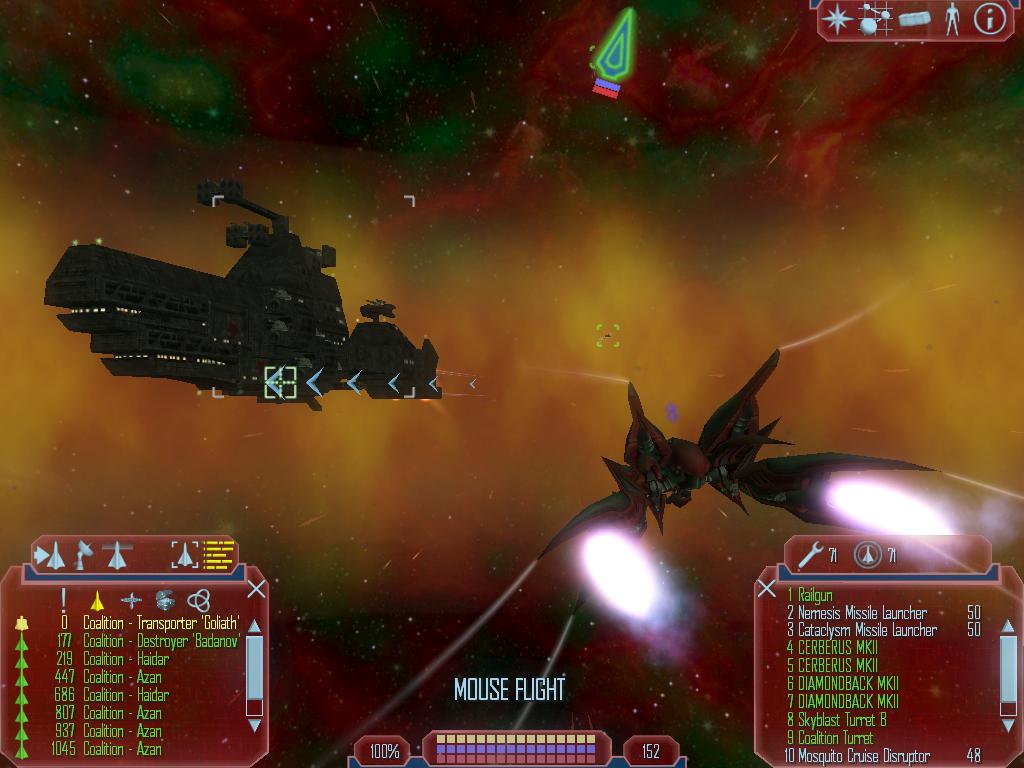Viewport: 1024px width, 768px height.
Task: Click the contacts list scroll-up arrow
Action: coord(254,626)
